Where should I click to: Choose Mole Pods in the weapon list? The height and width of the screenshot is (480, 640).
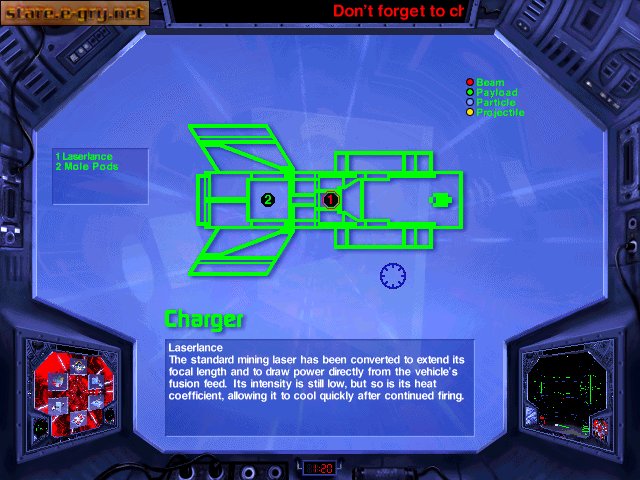pyautogui.click(x=86, y=167)
